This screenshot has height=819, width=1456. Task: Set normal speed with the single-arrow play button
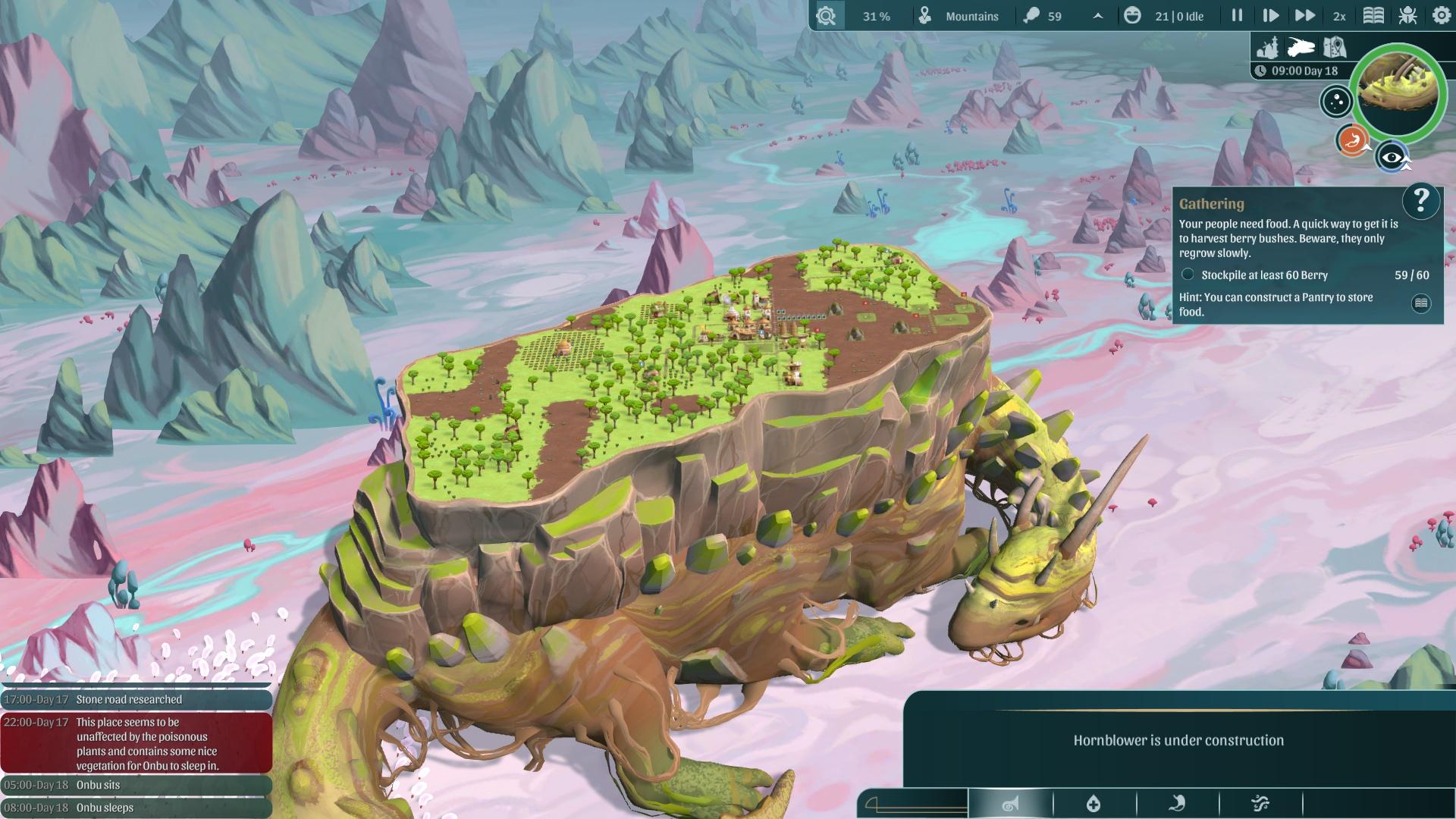pos(1270,15)
